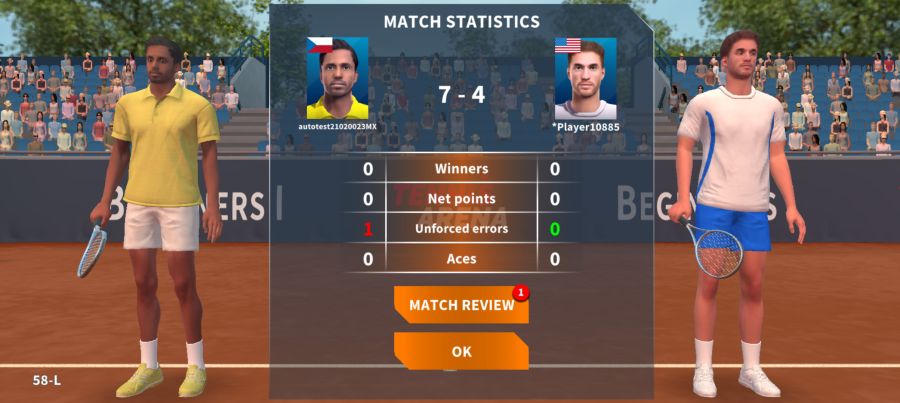The image size is (900, 403).
Task: Confirm statistics with the OK button
Action: (461, 352)
